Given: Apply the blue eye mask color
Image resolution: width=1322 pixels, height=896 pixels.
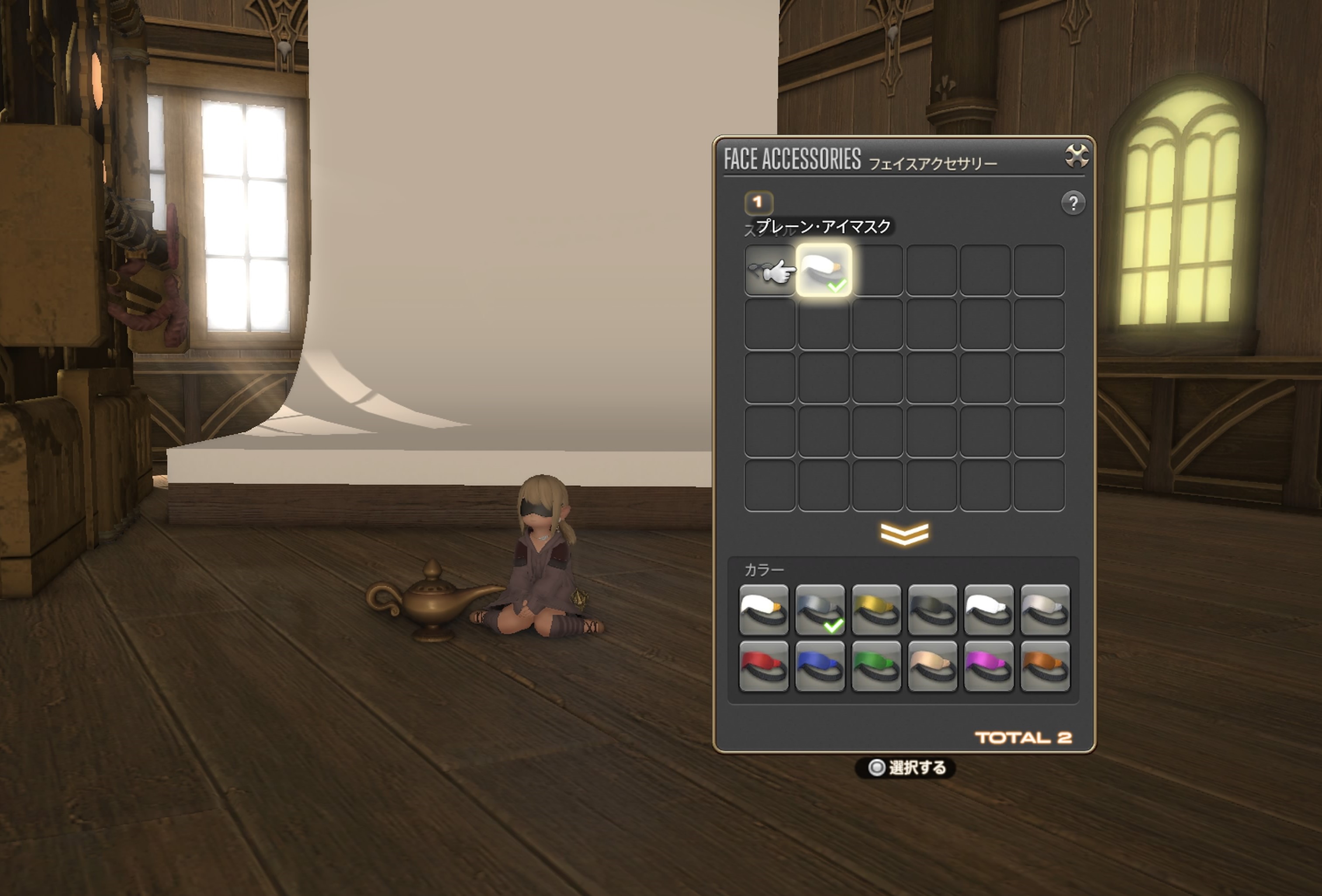Looking at the screenshot, I should pyautogui.click(x=820, y=666).
